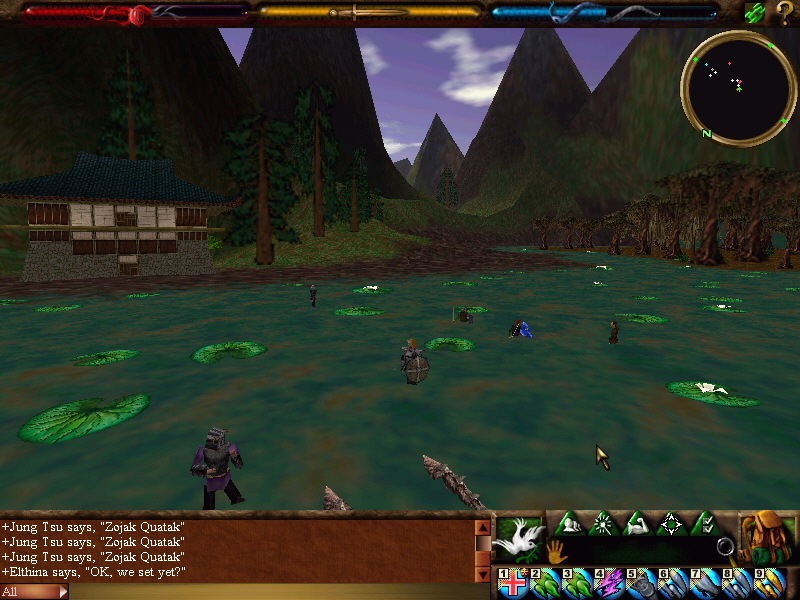
Task: Open the All chat filter selector
Action: point(34,592)
